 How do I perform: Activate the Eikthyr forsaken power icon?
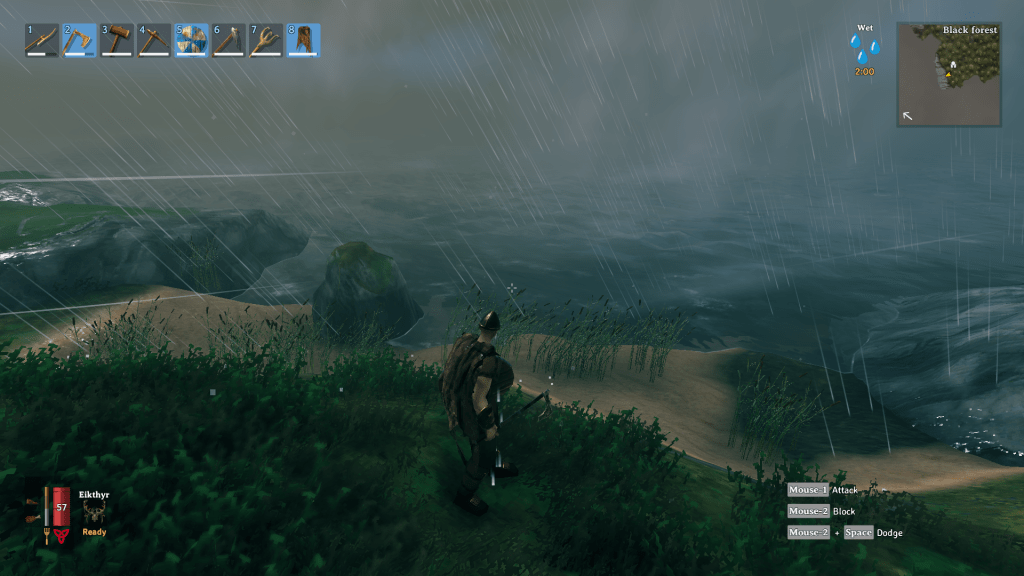click(95, 512)
